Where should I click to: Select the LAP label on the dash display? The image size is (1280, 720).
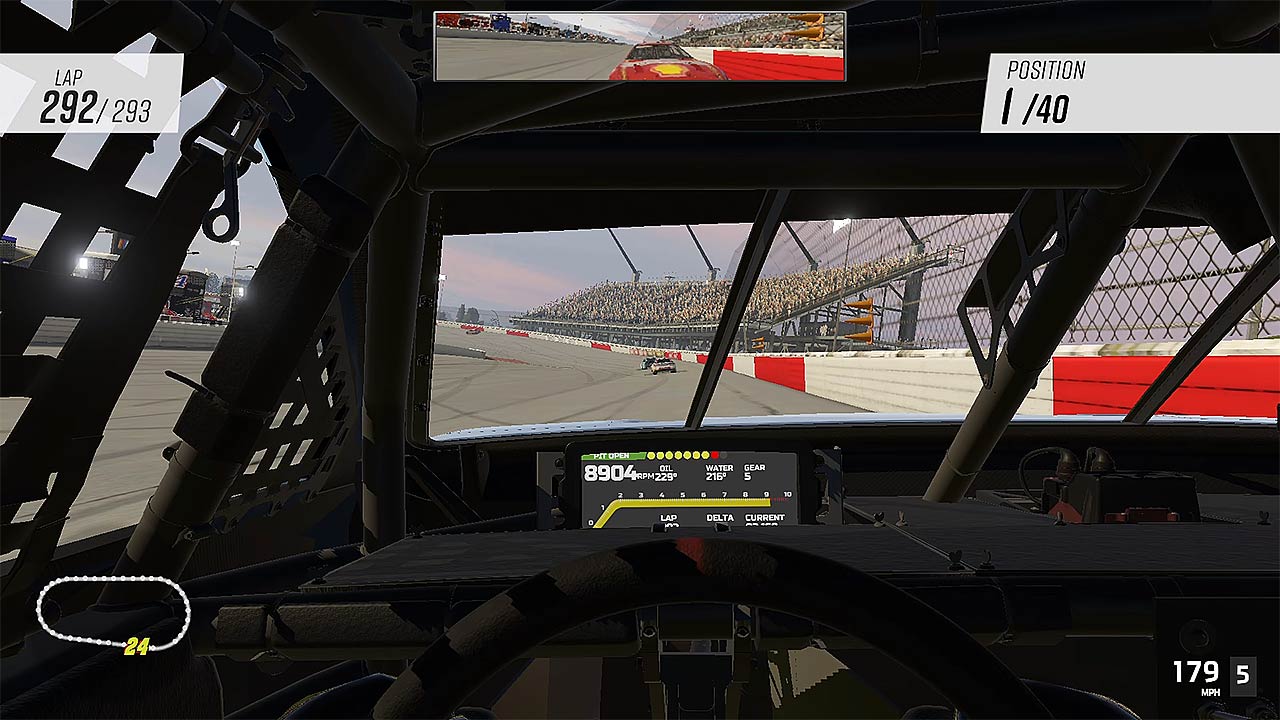[x=670, y=517]
